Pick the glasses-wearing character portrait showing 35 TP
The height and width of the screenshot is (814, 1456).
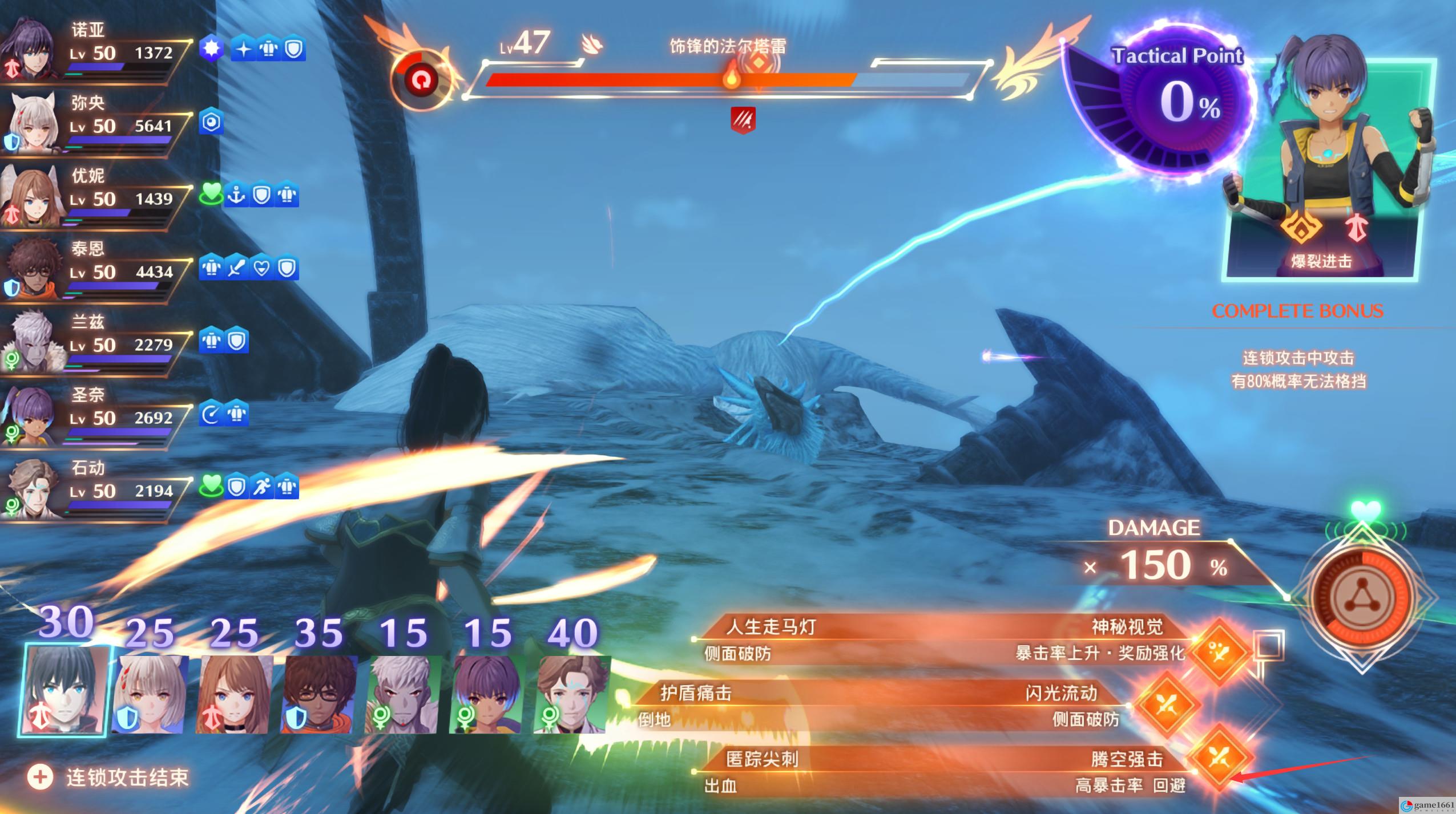tap(320, 694)
